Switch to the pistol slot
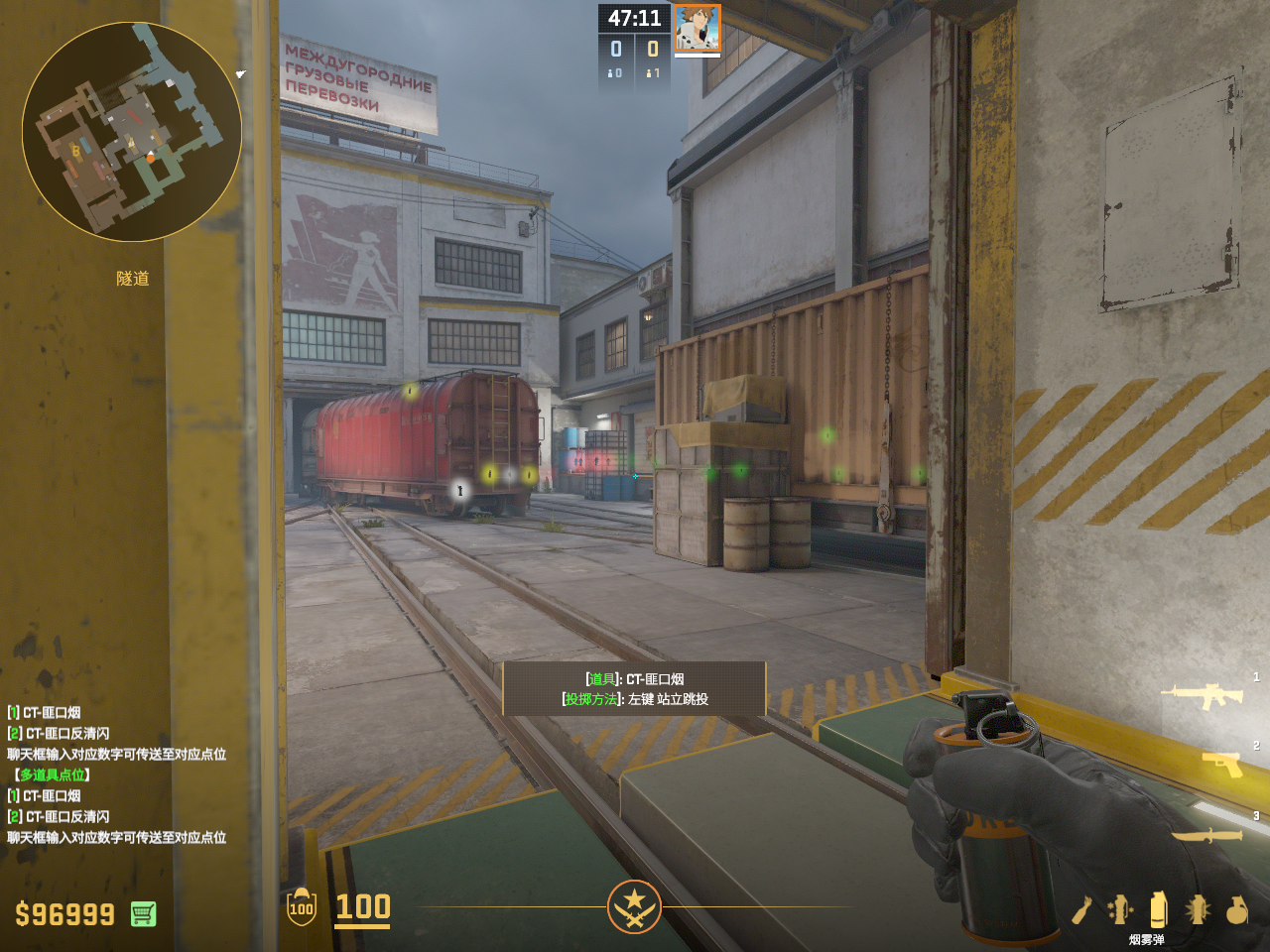Viewport: 1270px width, 952px height. (1222, 764)
